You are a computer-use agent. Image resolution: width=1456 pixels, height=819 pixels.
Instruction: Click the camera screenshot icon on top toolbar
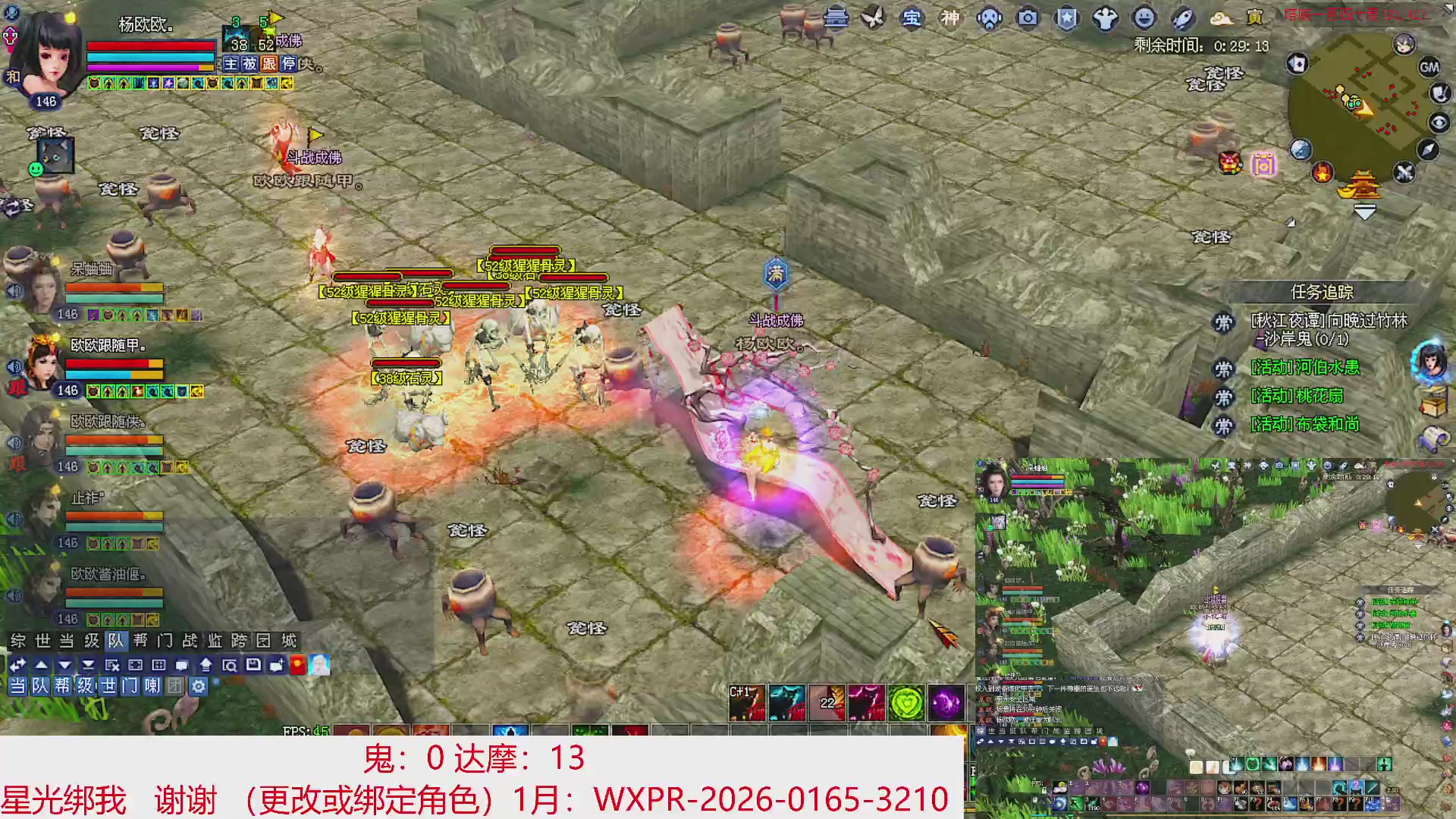1027,19
